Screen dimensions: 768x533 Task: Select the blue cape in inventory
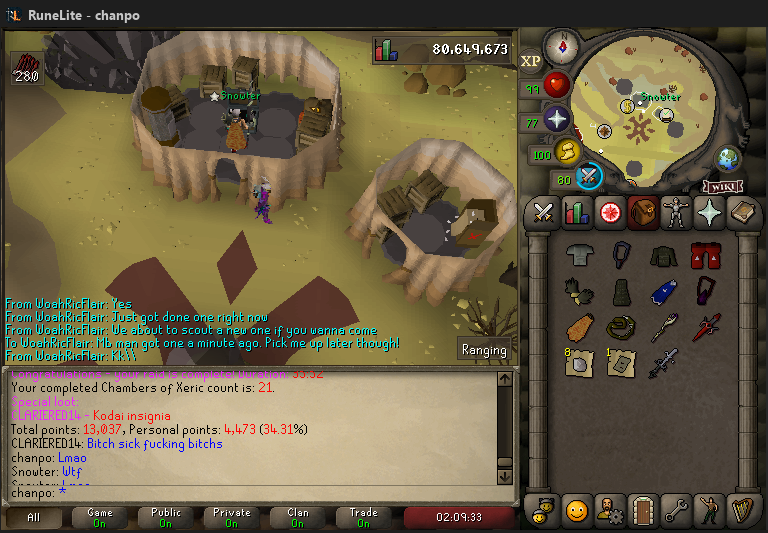663,291
